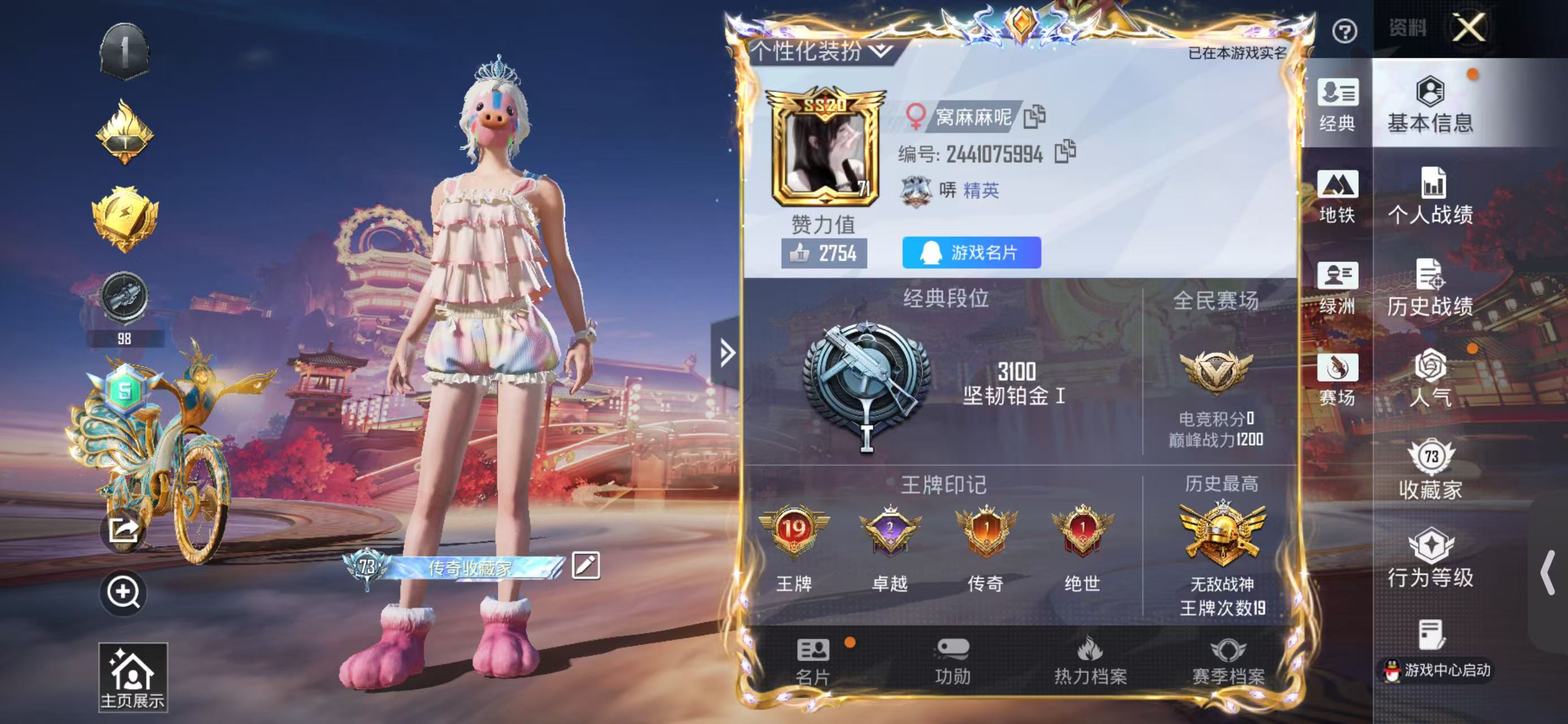The height and width of the screenshot is (724, 1568).
Task: Open the 名片 bottom tab
Action: [x=813, y=661]
